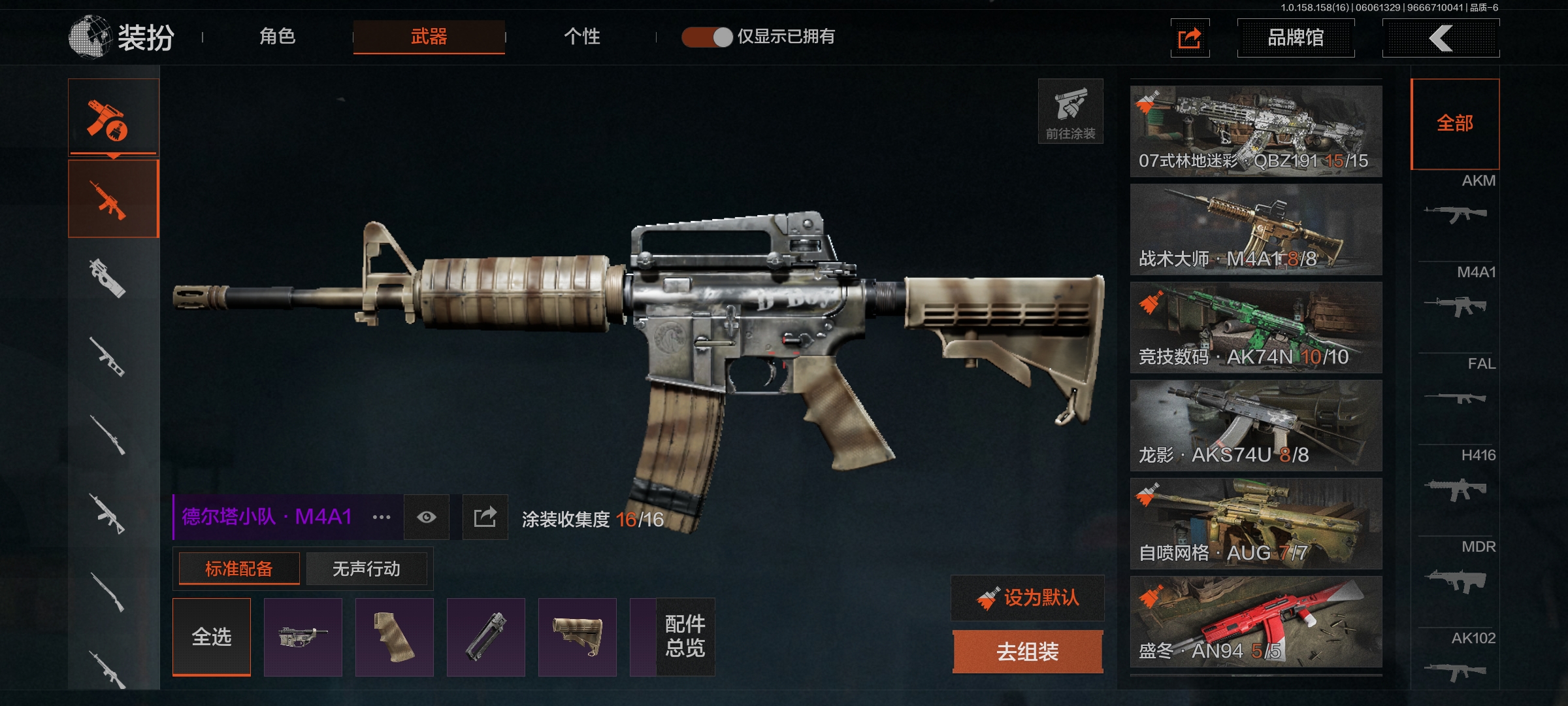The image size is (1568, 706).
Task: Open the 配件总览 overview
Action: (685, 637)
